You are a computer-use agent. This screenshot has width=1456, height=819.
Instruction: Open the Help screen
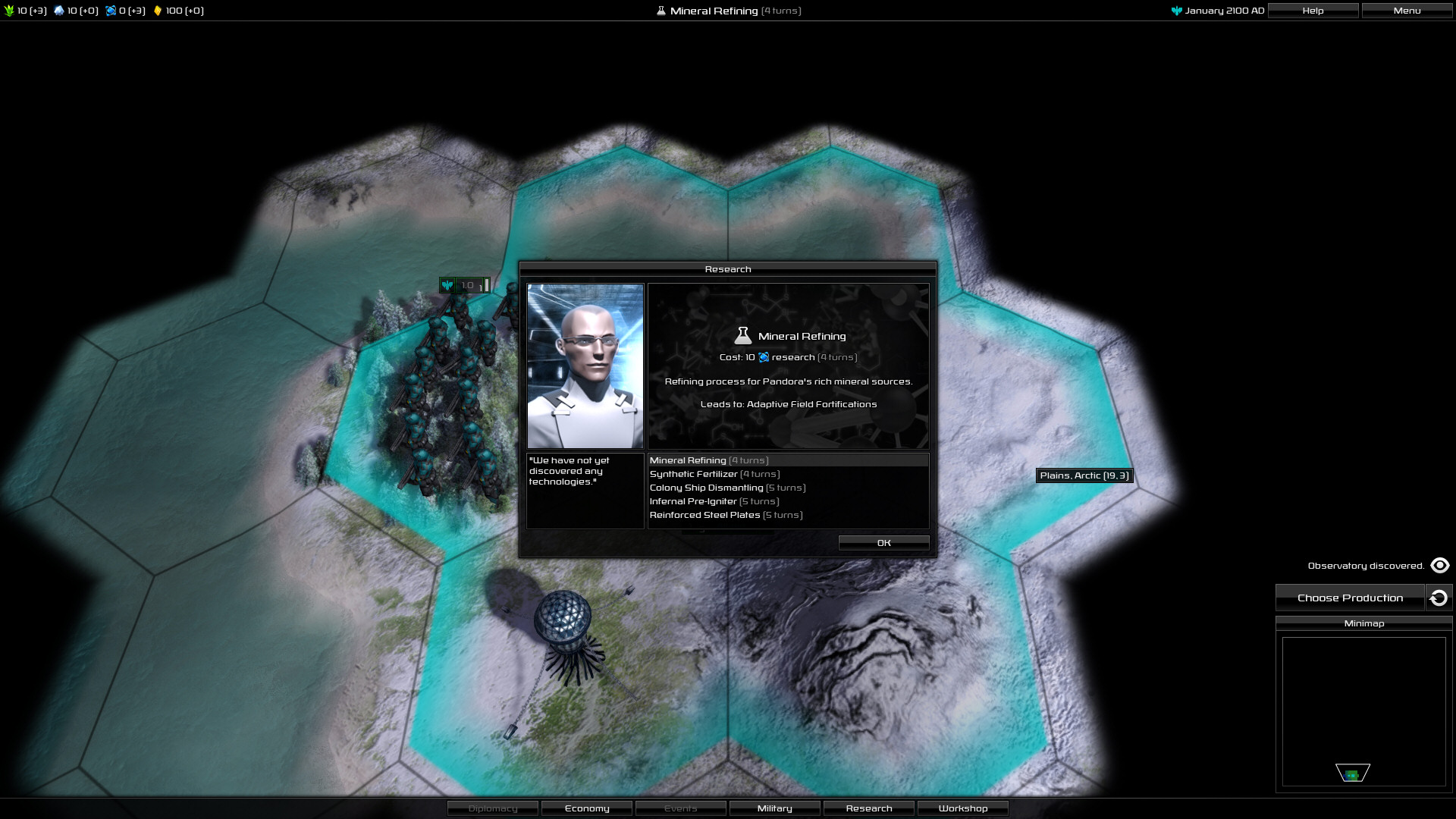pos(1313,11)
